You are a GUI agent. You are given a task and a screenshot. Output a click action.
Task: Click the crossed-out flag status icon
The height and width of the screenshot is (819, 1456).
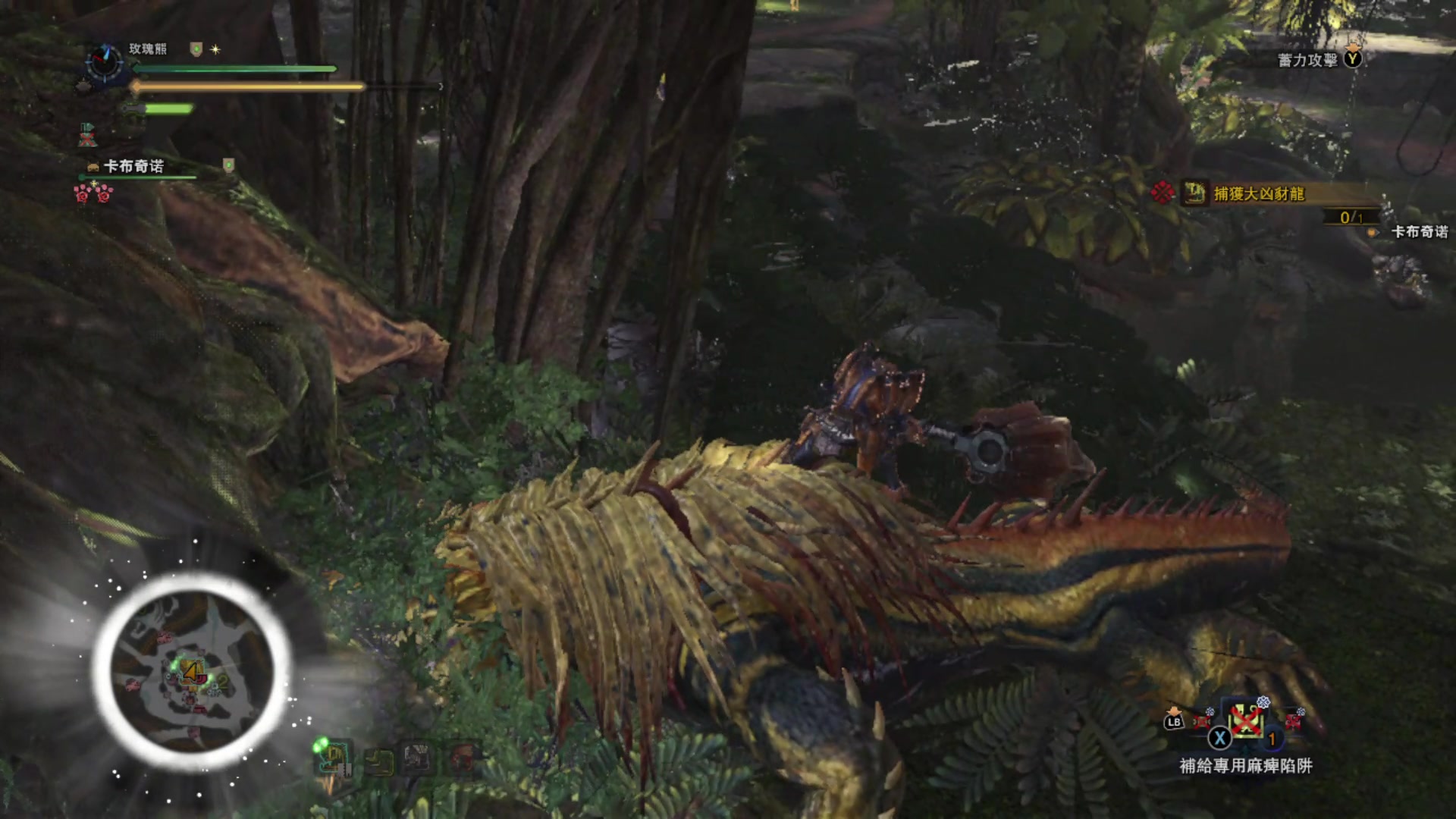point(88,135)
